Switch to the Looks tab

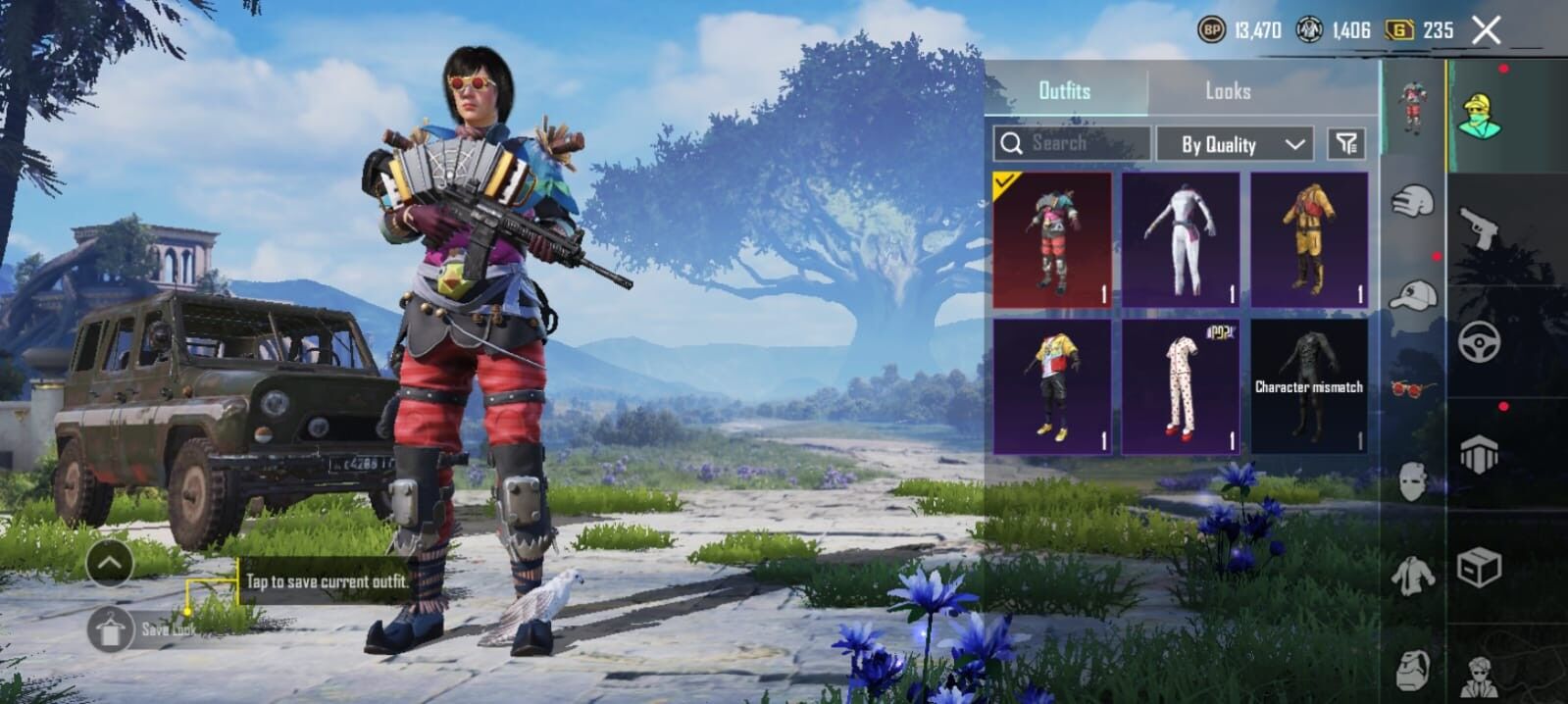1227,91
